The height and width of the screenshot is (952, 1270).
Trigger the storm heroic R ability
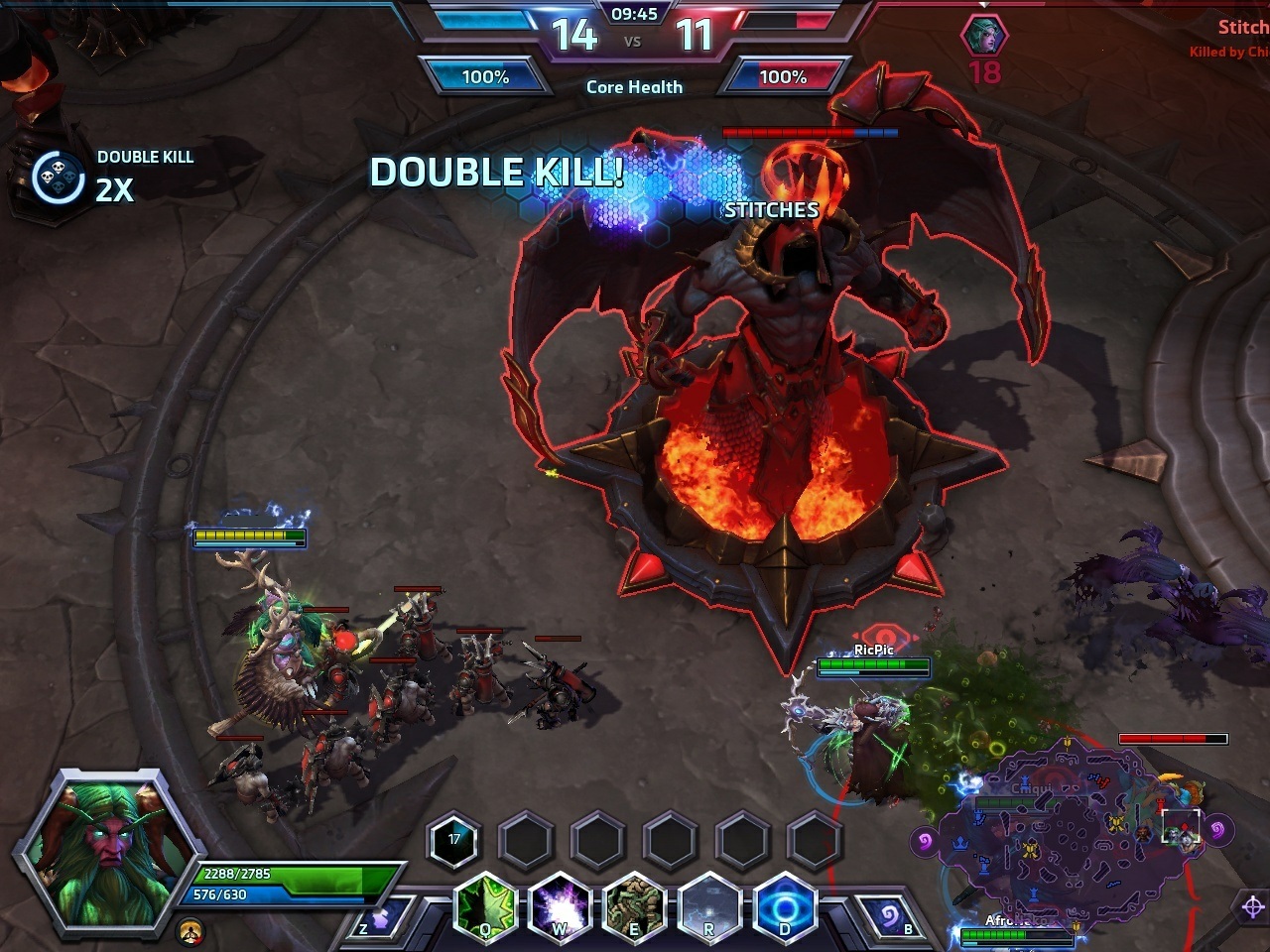coord(708,905)
